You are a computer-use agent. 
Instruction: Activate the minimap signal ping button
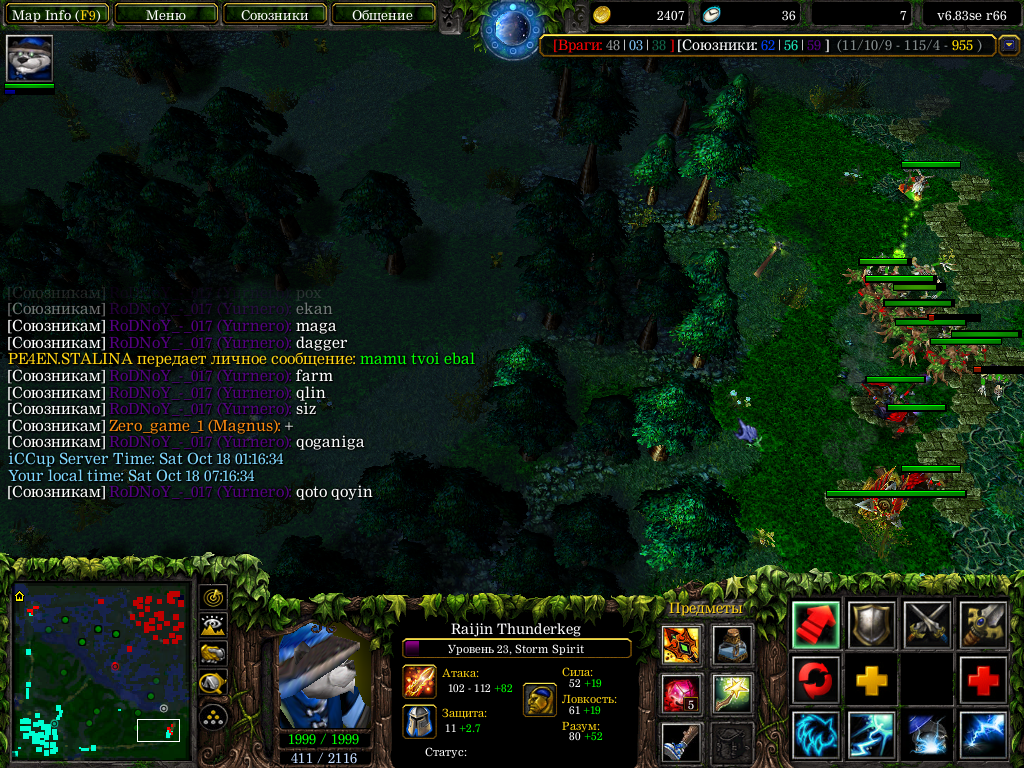[x=213, y=597]
